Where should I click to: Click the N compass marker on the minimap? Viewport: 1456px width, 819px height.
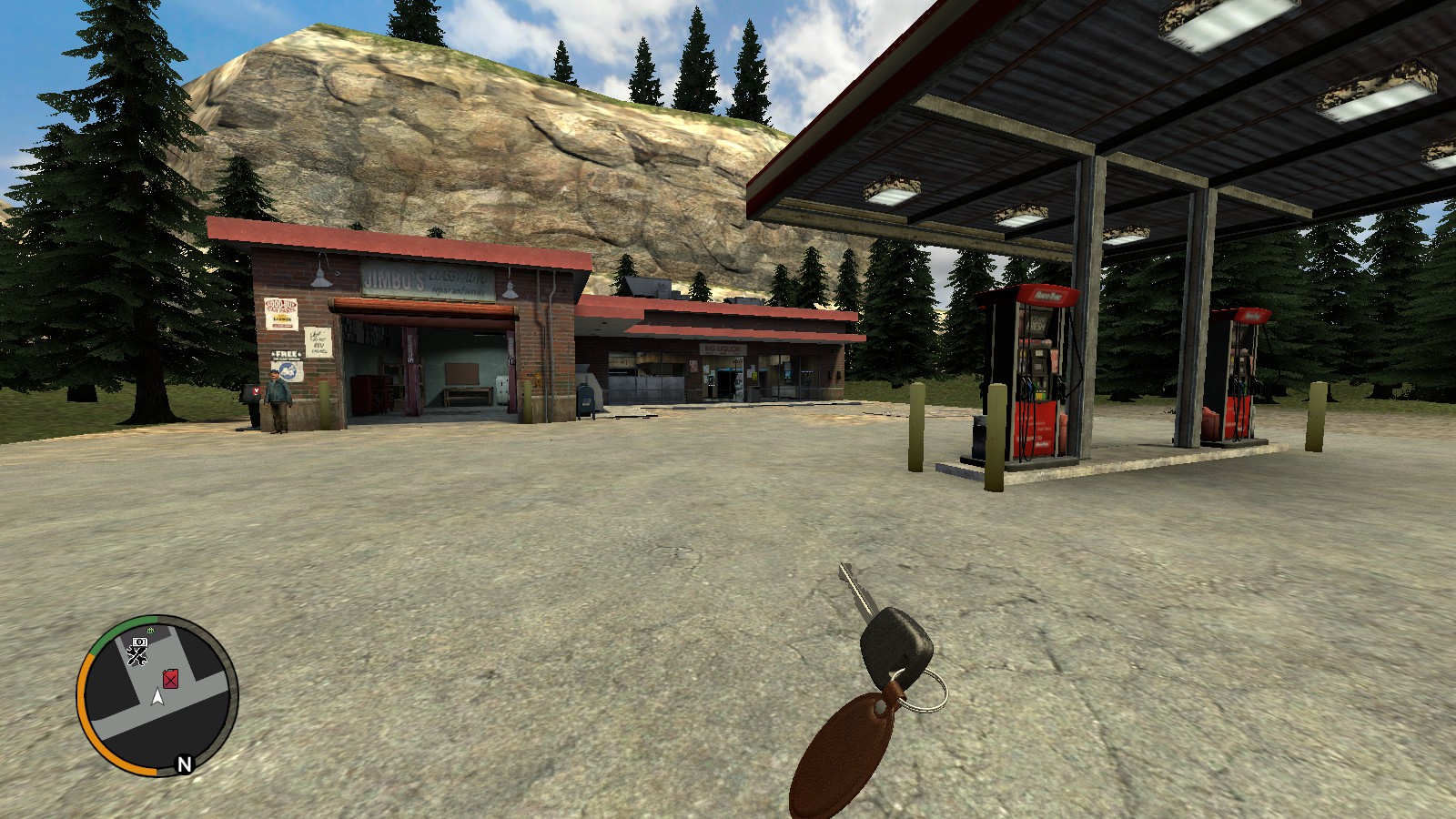point(184,762)
